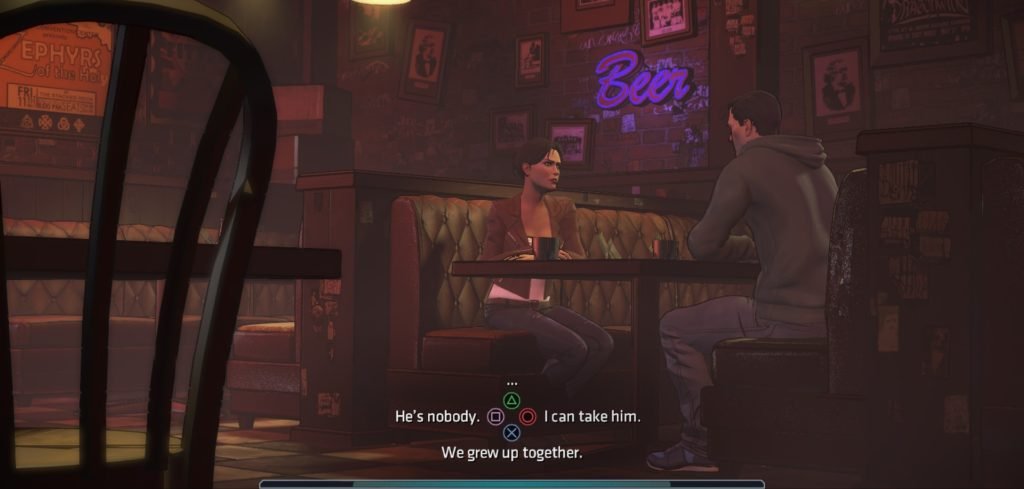Select the "I can take him." response
Screen dimensions: 1024x489
pyautogui.click(x=591, y=416)
